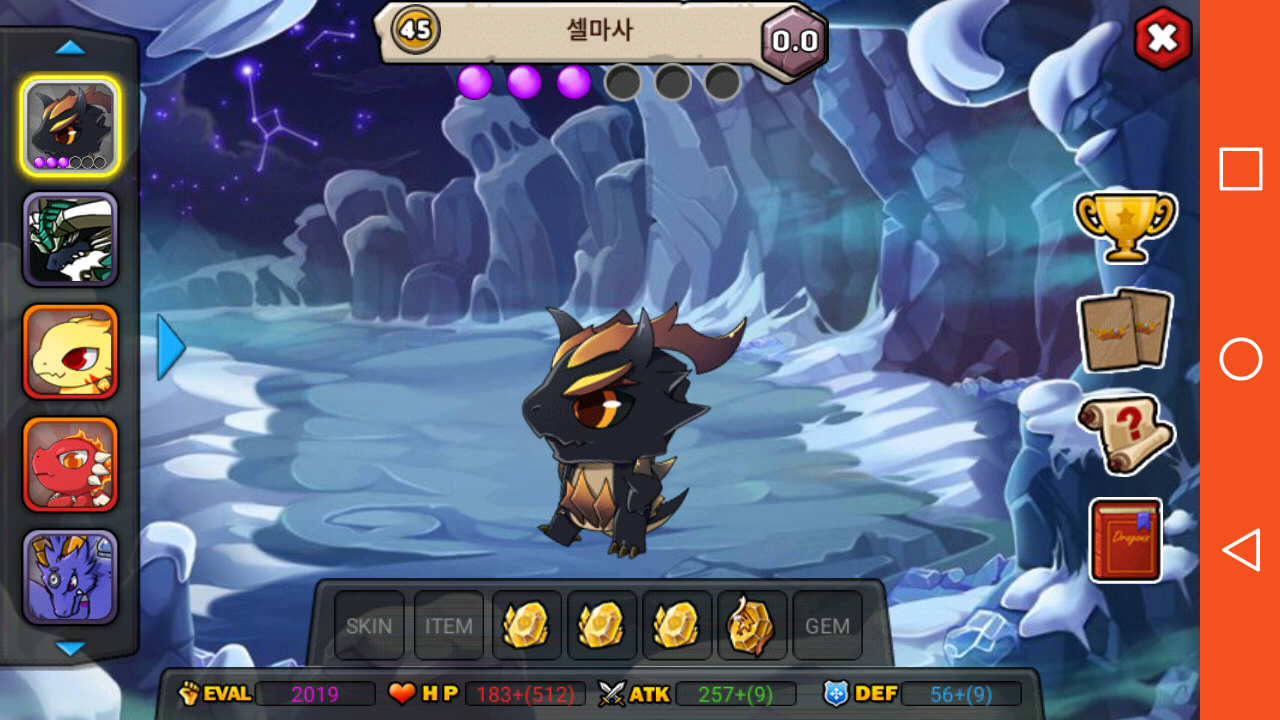This screenshot has height=720, width=1280.
Task: Close the dragon screen with red X
Action: (x=1162, y=40)
